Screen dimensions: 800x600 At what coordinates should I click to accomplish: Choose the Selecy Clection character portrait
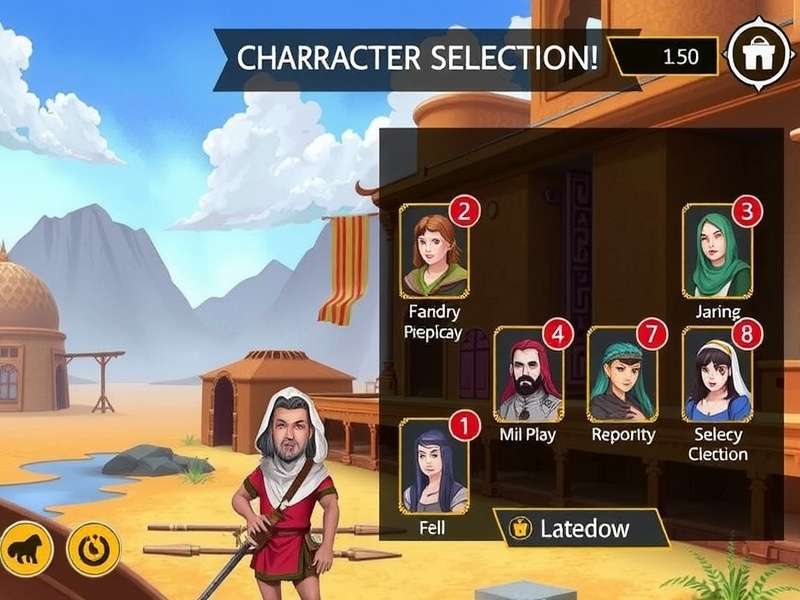point(717,374)
